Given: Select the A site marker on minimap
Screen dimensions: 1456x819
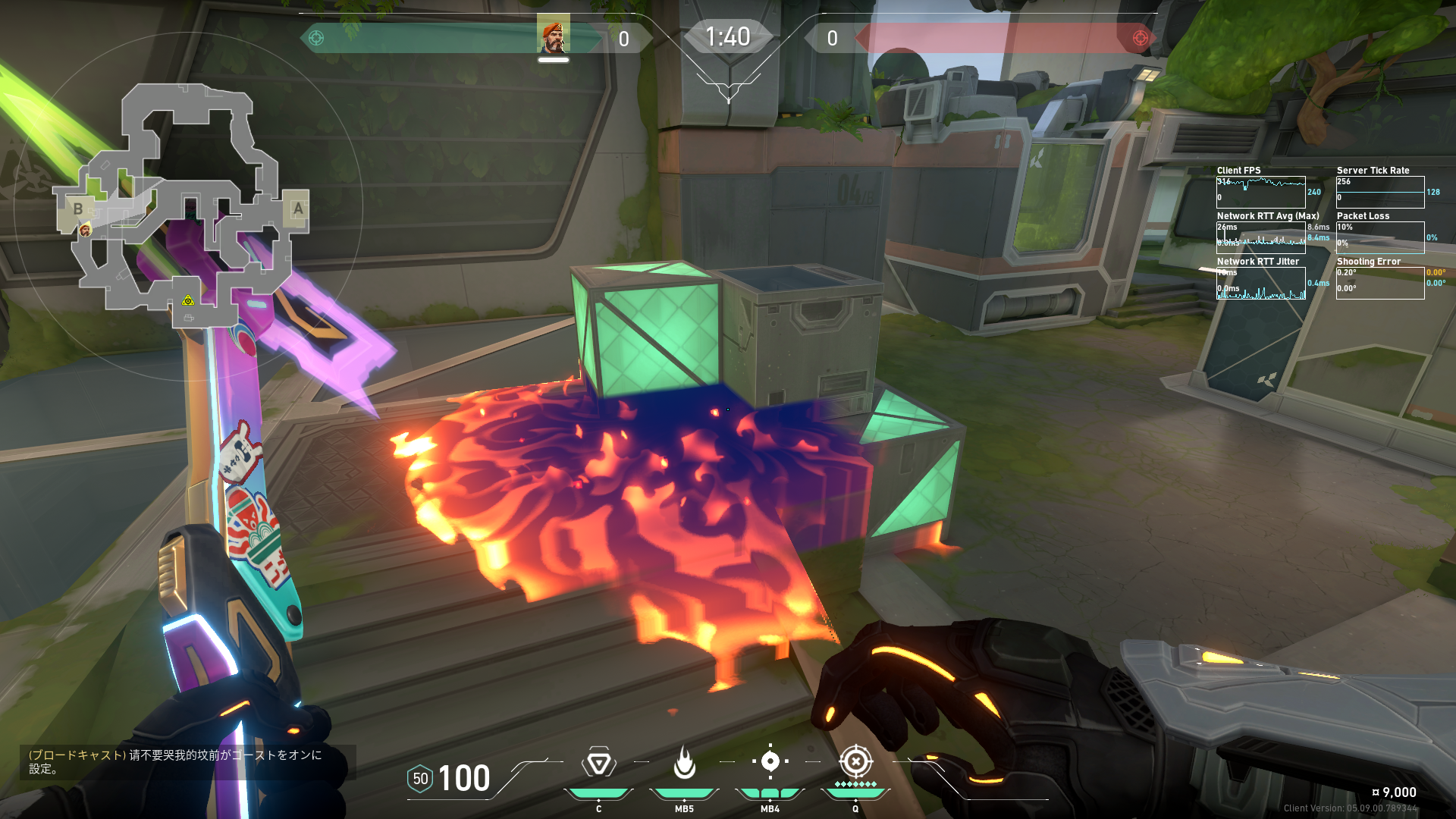Looking at the screenshot, I should [298, 209].
